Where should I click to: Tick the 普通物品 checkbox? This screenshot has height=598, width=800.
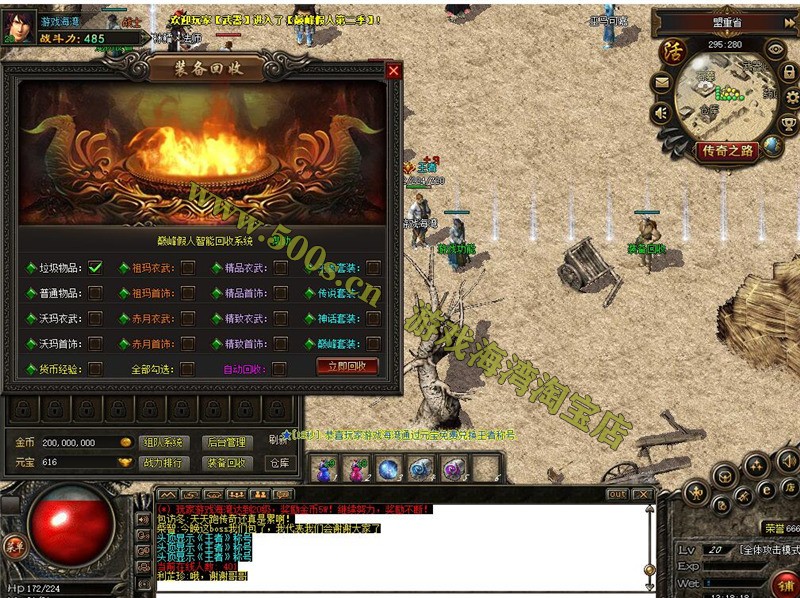pyautogui.click(x=96, y=293)
